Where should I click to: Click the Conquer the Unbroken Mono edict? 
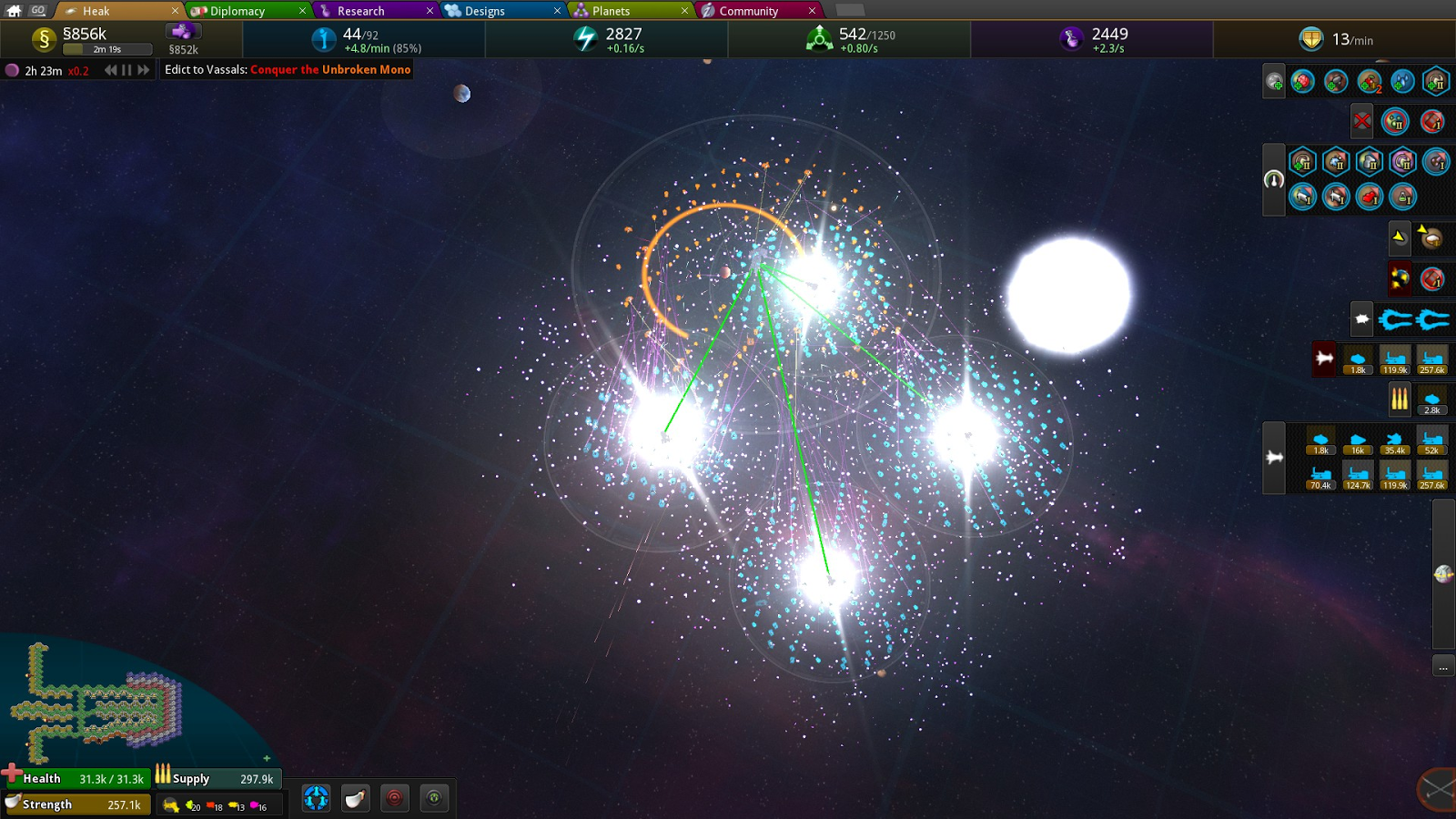(x=328, y=69)
